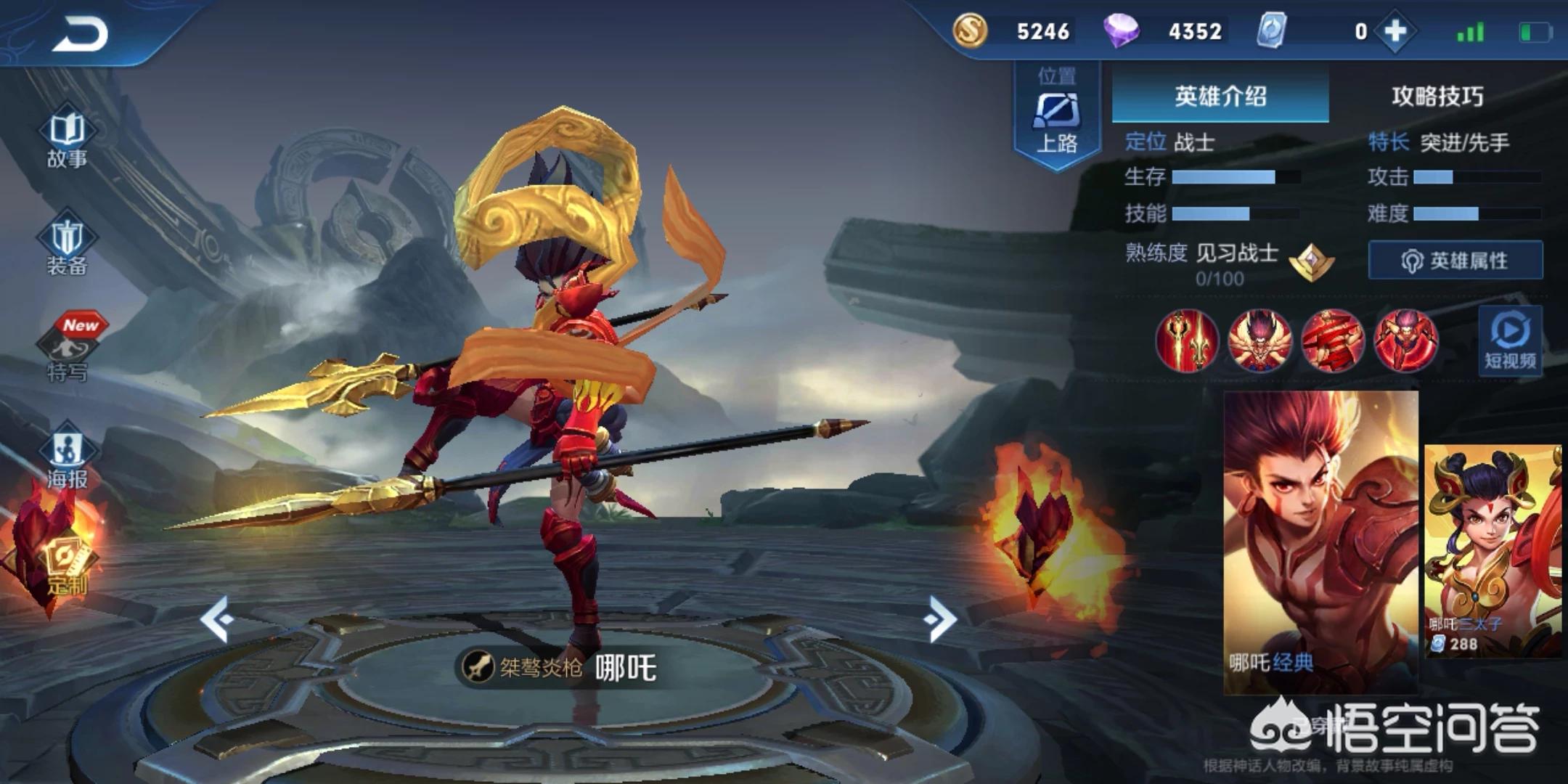1568x784 pixels.
Task: Select the fourth skill icon with leaping figure
Action: [1405, 340]
